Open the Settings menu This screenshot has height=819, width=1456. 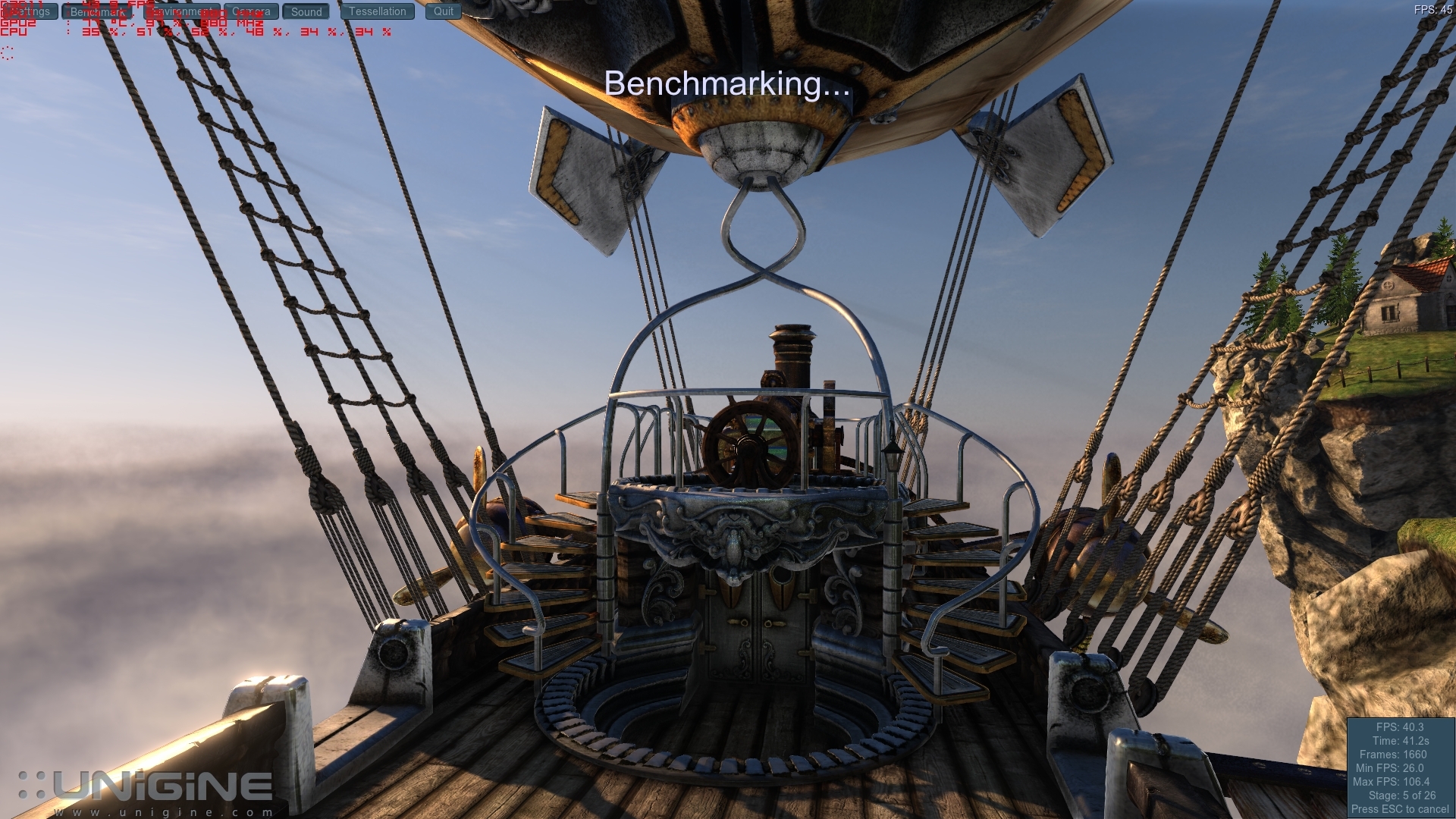pyautogui.click(x=30, y=11)
